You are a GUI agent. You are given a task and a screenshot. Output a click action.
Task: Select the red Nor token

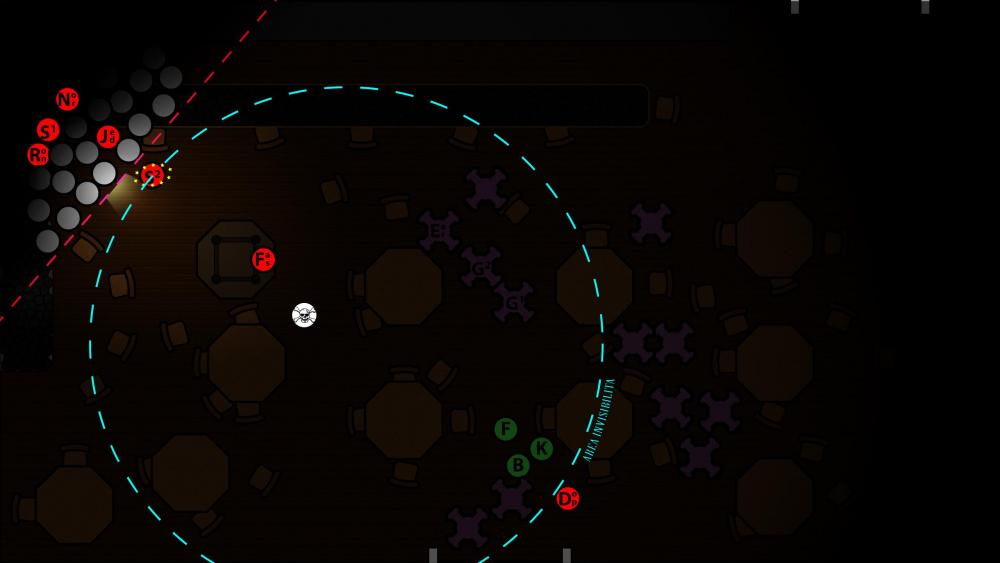click(x=67, y=100)
